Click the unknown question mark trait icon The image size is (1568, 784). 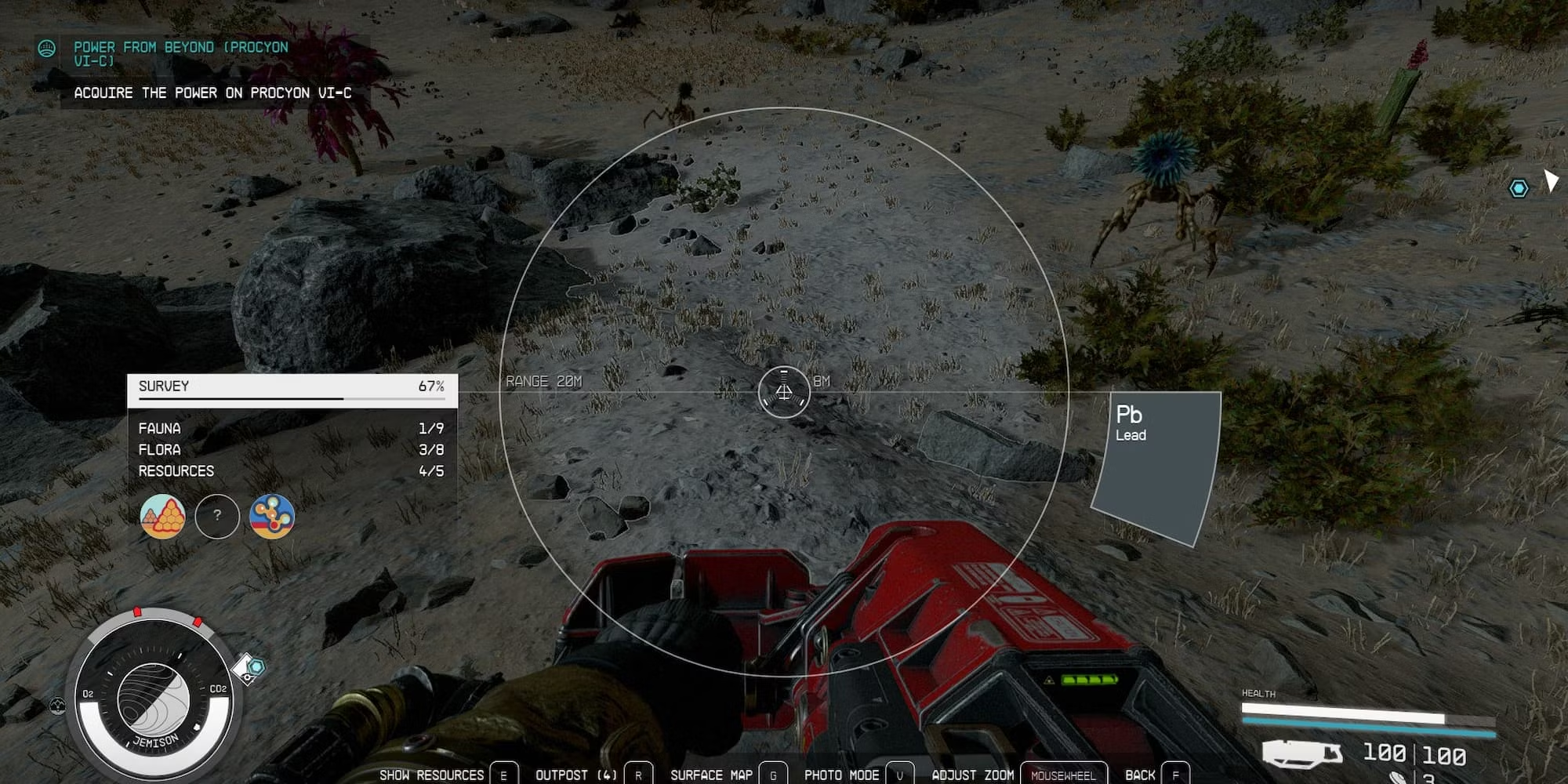click(216, 516)
